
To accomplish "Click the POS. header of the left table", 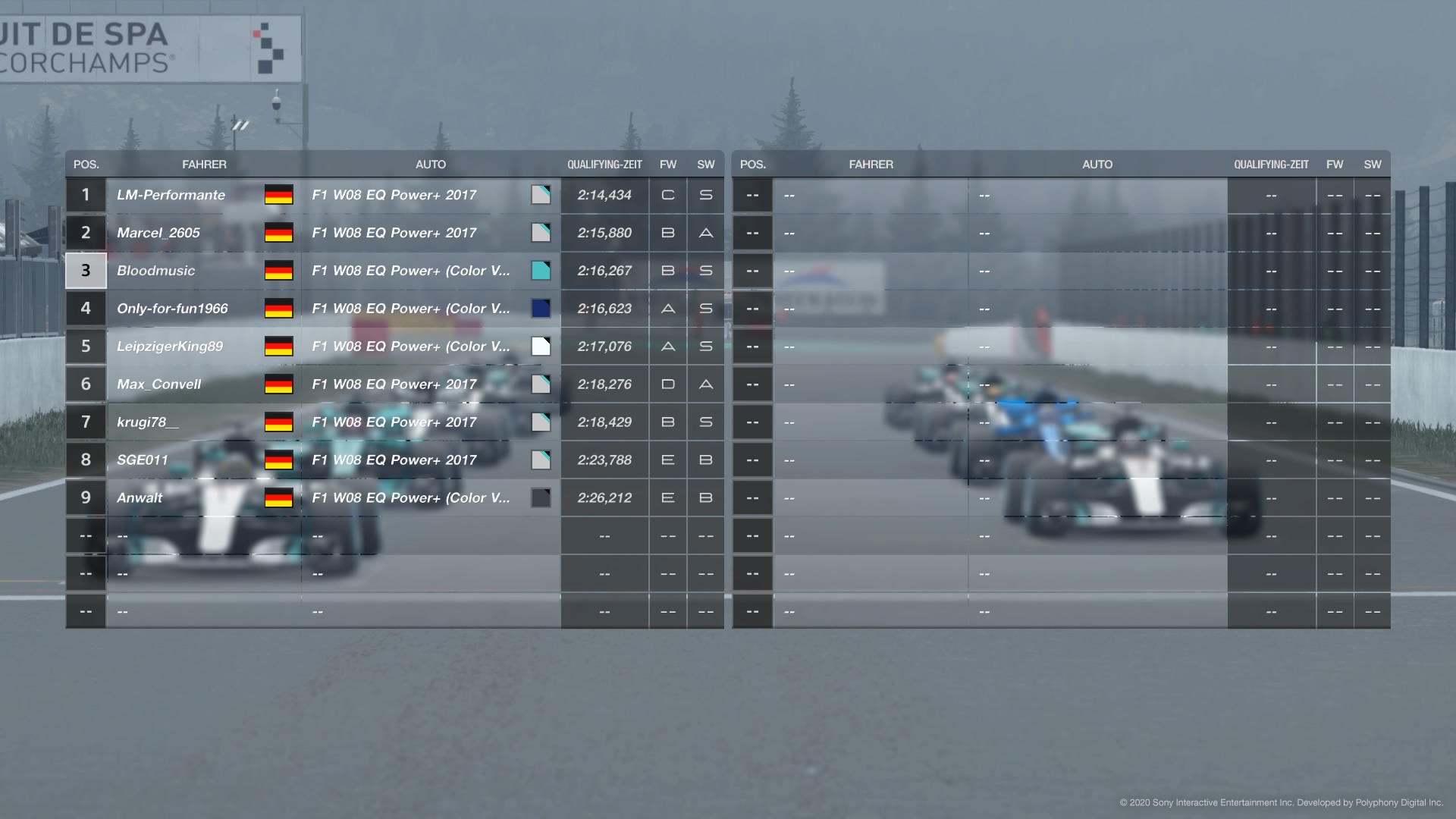I will click(x=85, y=164).
